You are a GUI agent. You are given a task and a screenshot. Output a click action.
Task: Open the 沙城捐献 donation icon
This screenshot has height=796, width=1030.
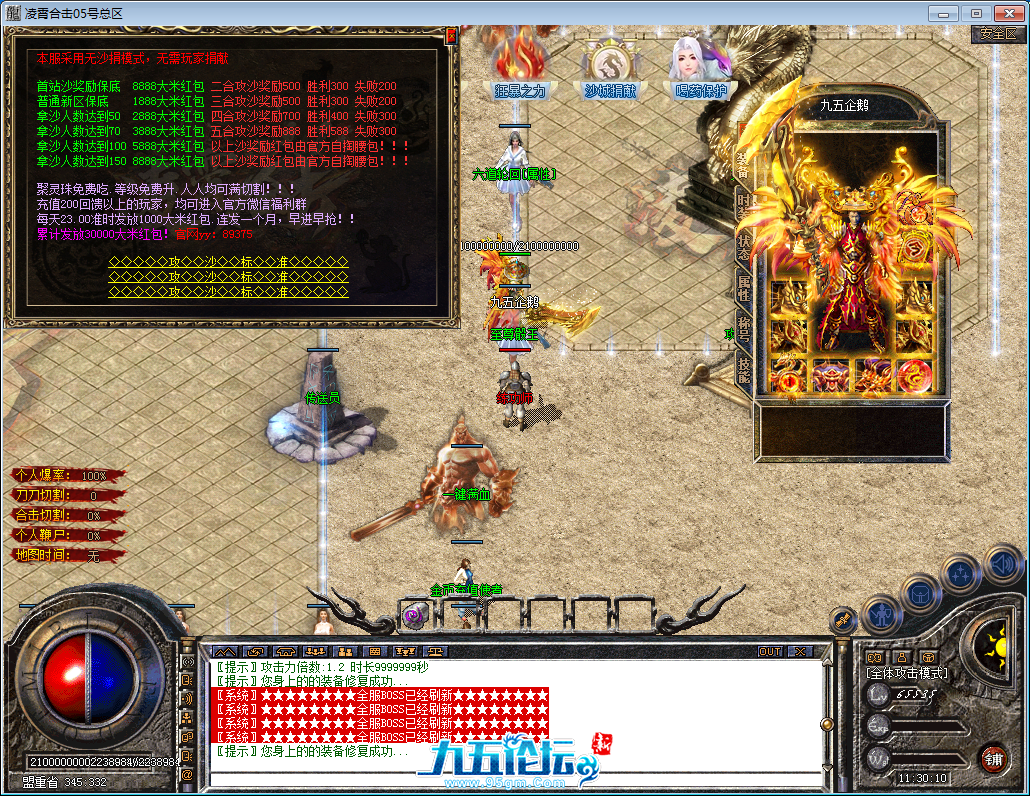610,63
